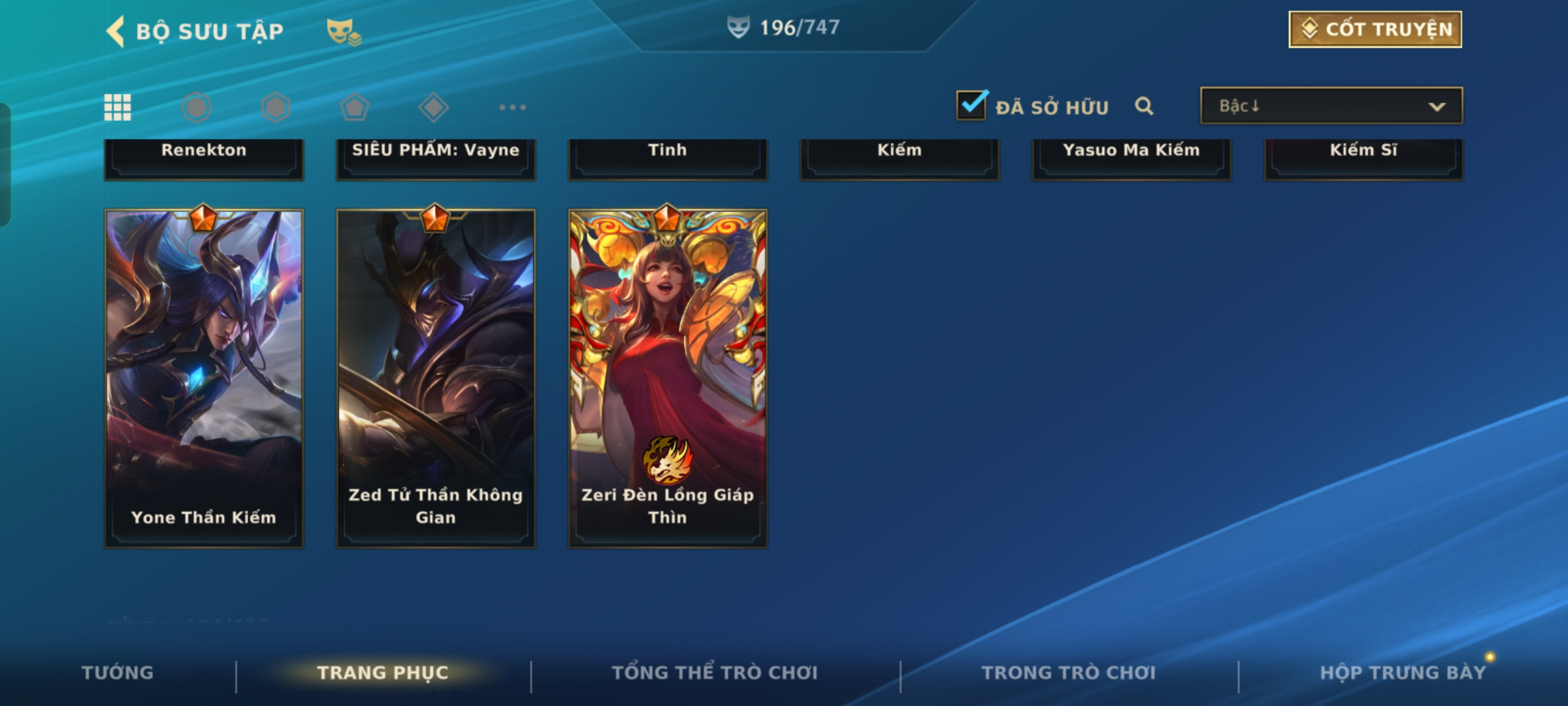Select the Trang Phục tab
Image resolution: width=1568 pixels, height=706 pixels.
pos(383,673)
